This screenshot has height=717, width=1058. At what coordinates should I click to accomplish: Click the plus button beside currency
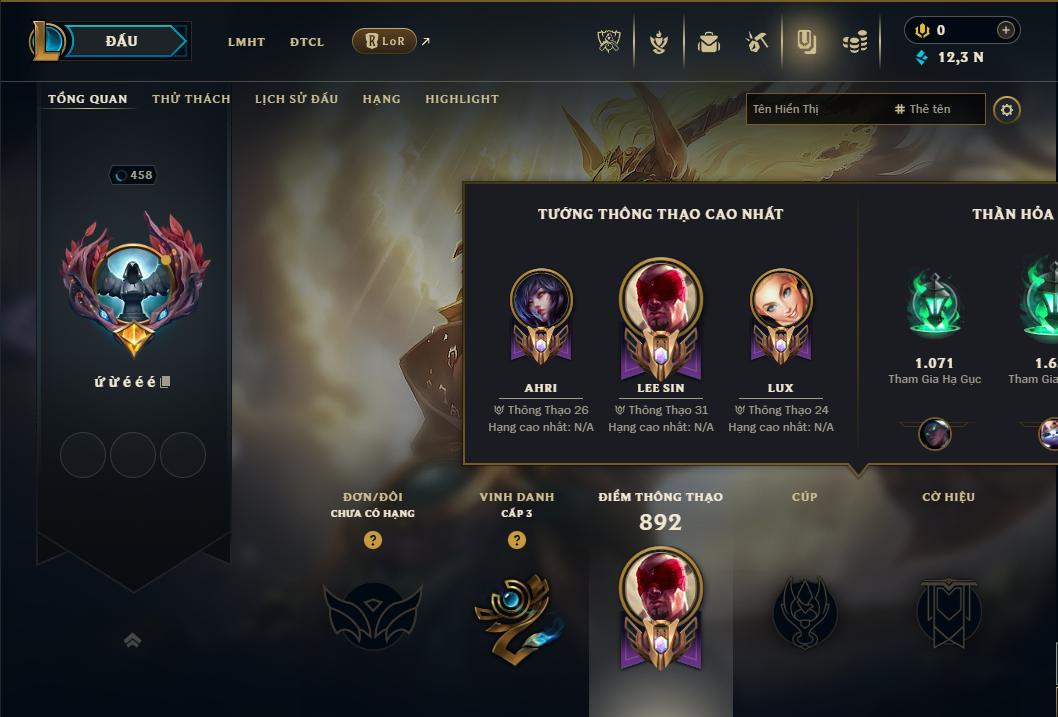coord(1006,30)
